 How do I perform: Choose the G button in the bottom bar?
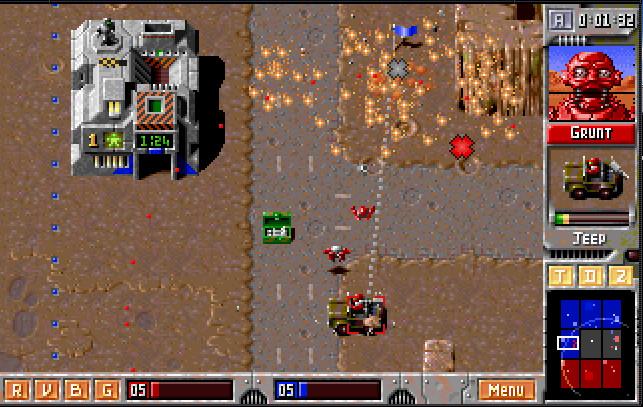point(105,389)
